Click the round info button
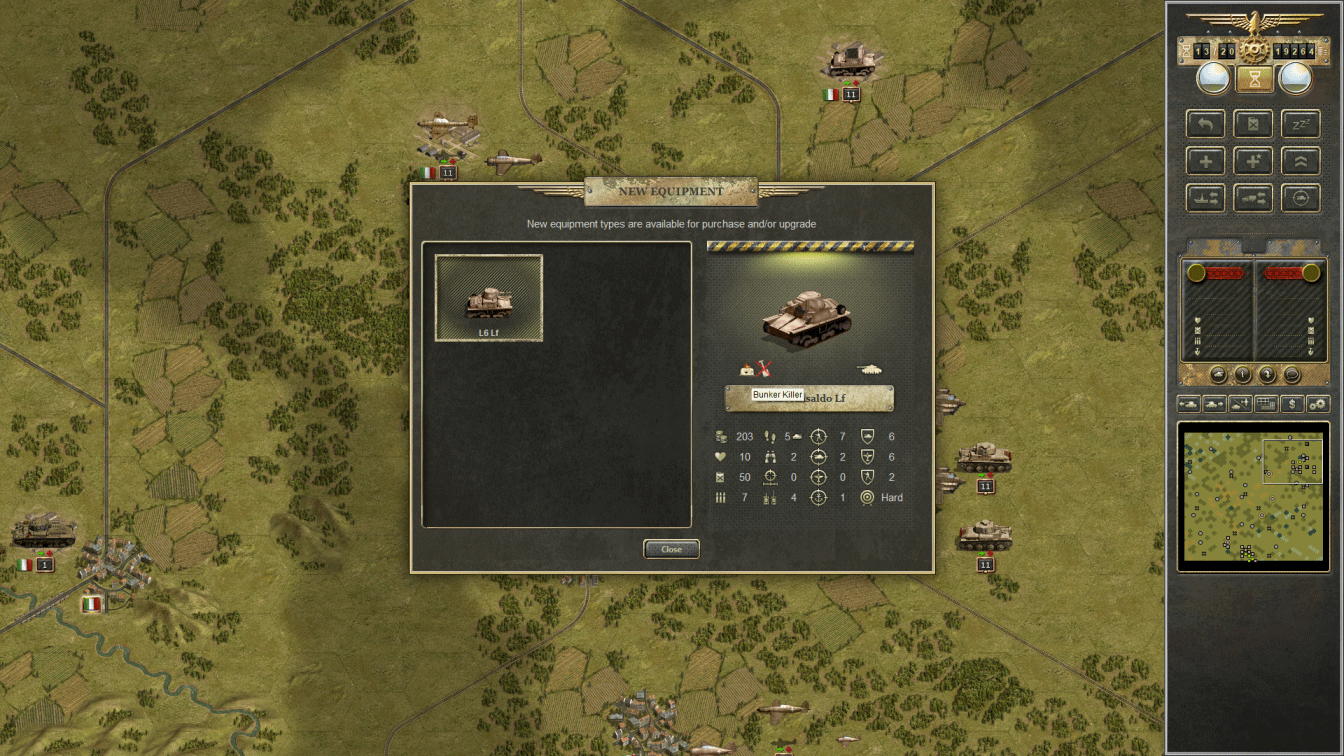Viewport: 1344px width, 756px height. [x=1242, y=375]
